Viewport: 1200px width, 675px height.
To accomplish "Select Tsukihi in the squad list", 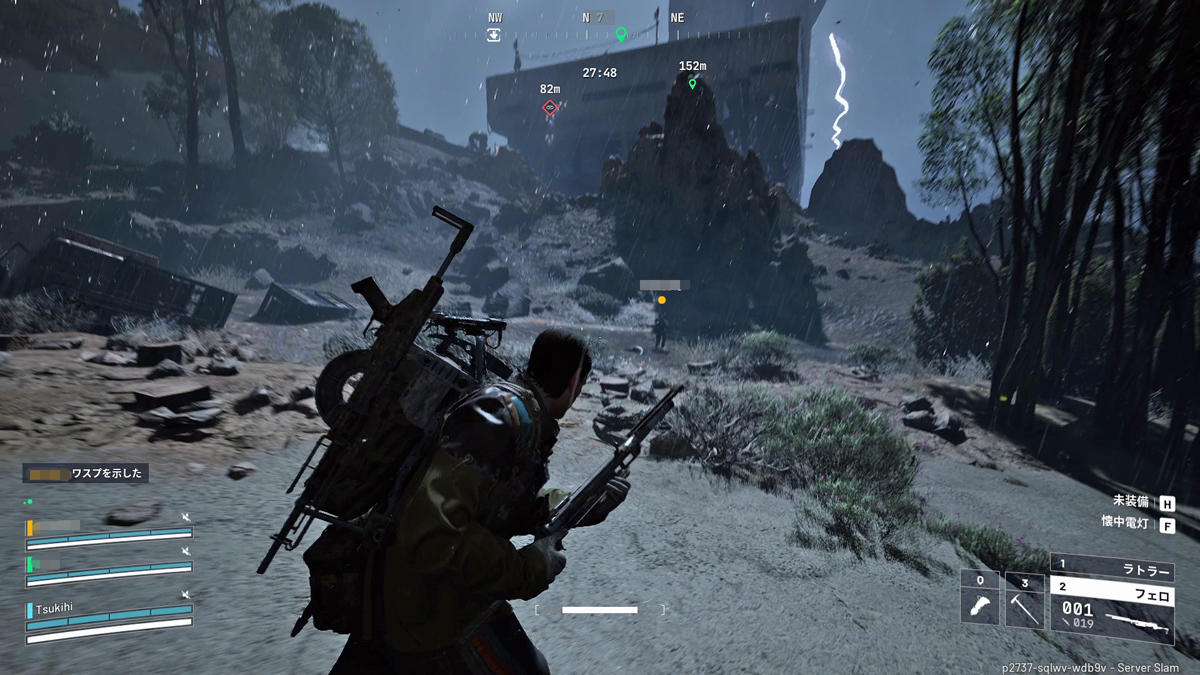I will (55, 607).
